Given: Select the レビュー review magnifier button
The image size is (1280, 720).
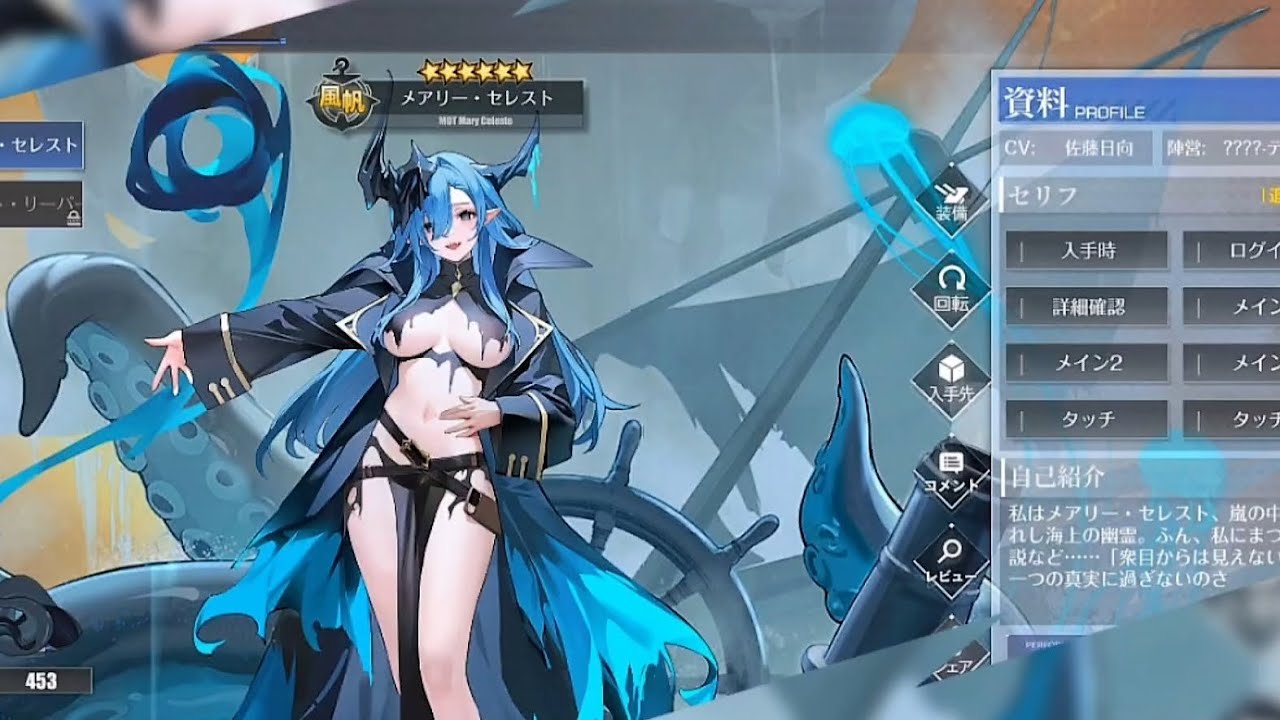Looking at the screenshot, I should (950, 560).
